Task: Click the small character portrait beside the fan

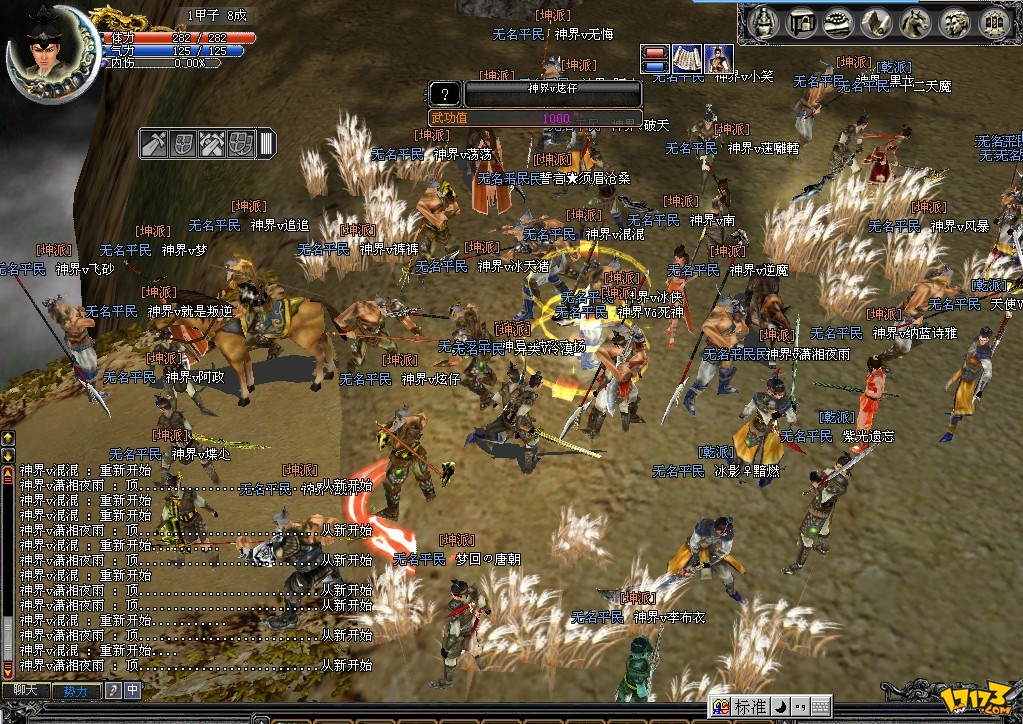Action: (718, 58)
